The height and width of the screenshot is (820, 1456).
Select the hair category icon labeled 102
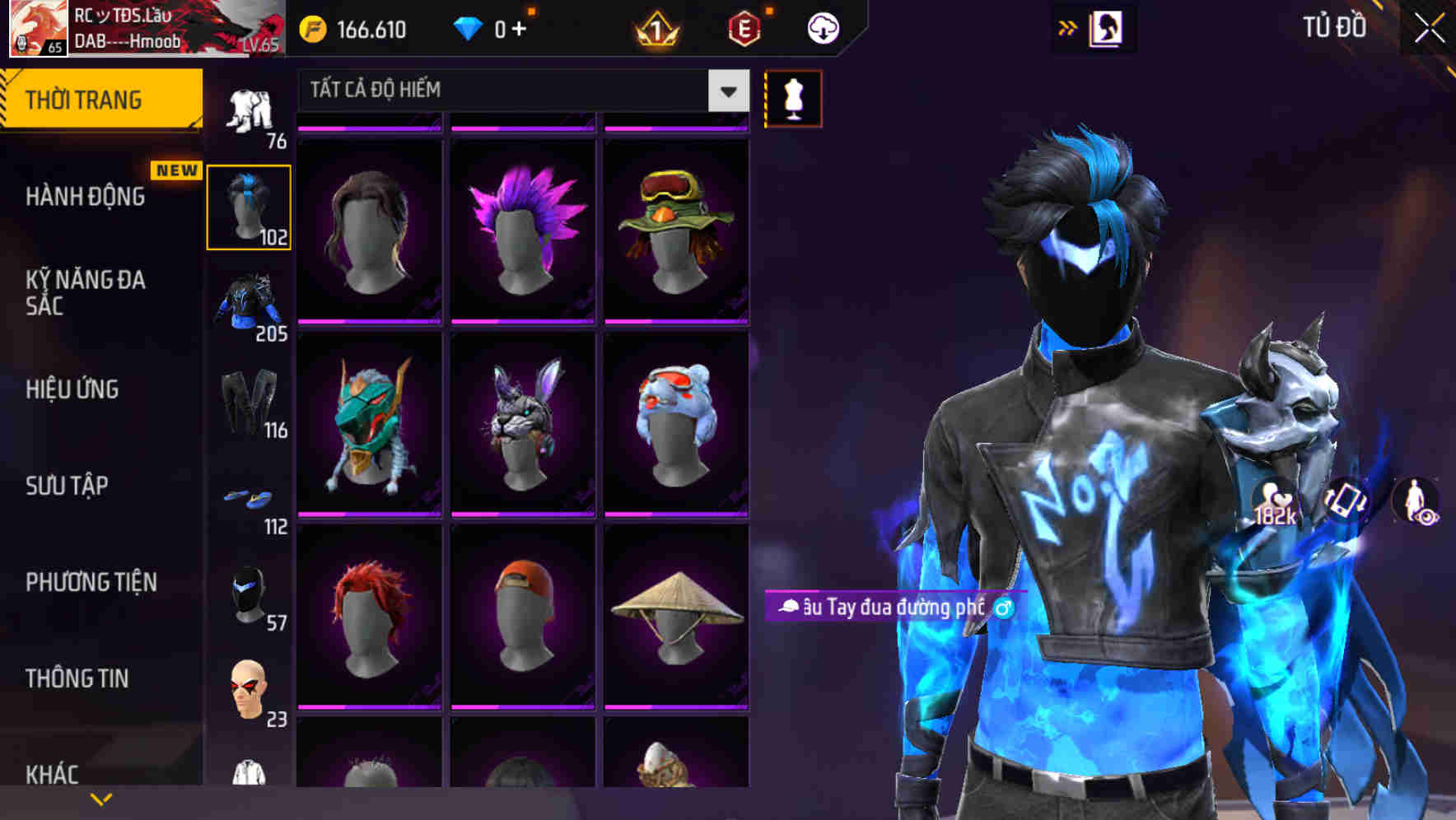(250, 206)
